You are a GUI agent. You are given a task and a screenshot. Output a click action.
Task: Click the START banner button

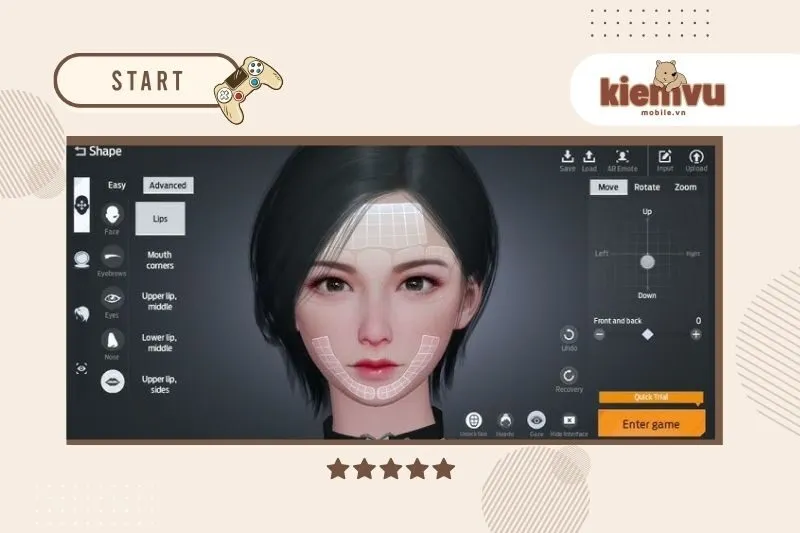[x=147, y=81]
